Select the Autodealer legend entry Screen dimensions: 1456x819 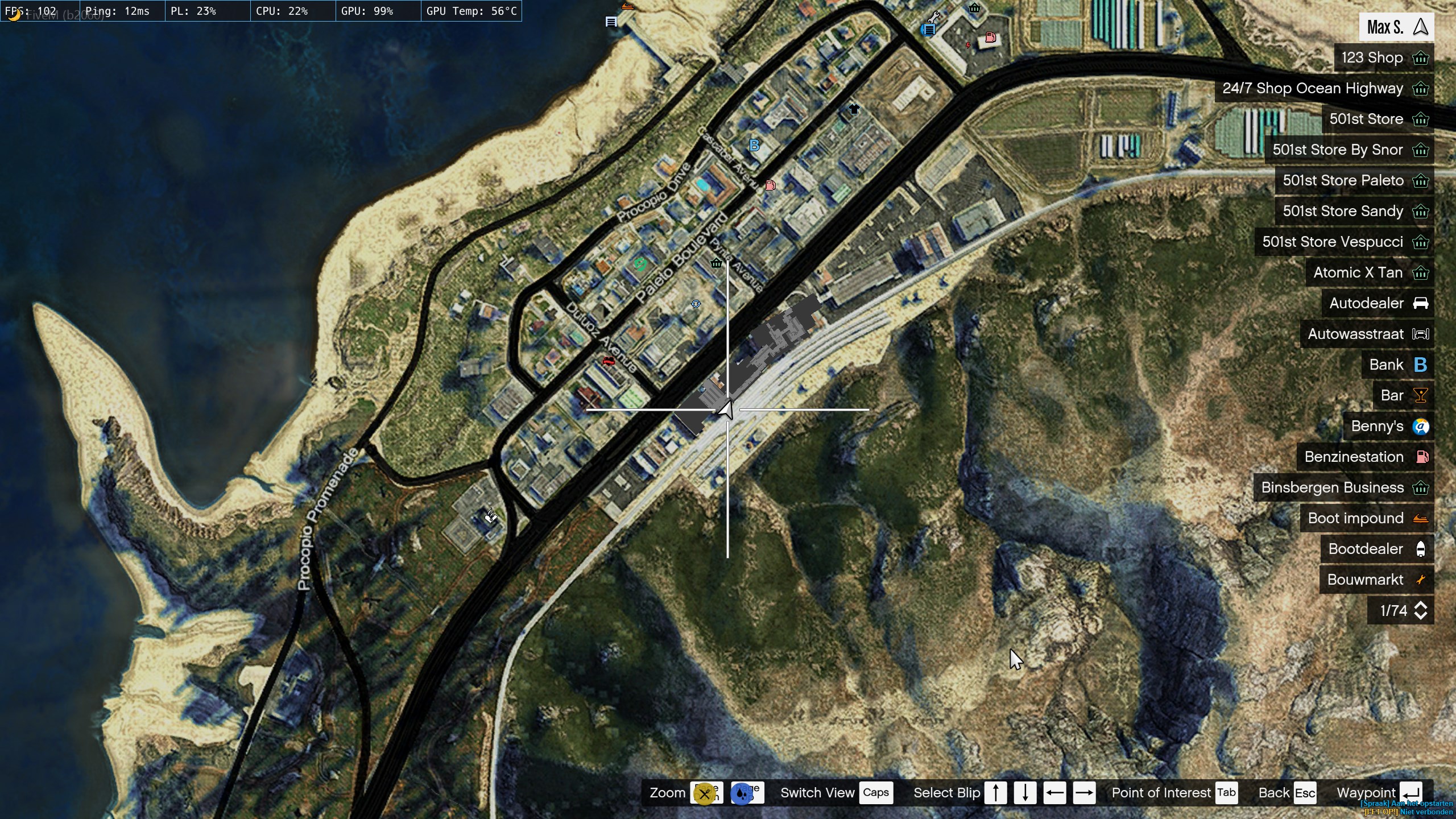pos(1377,304)
